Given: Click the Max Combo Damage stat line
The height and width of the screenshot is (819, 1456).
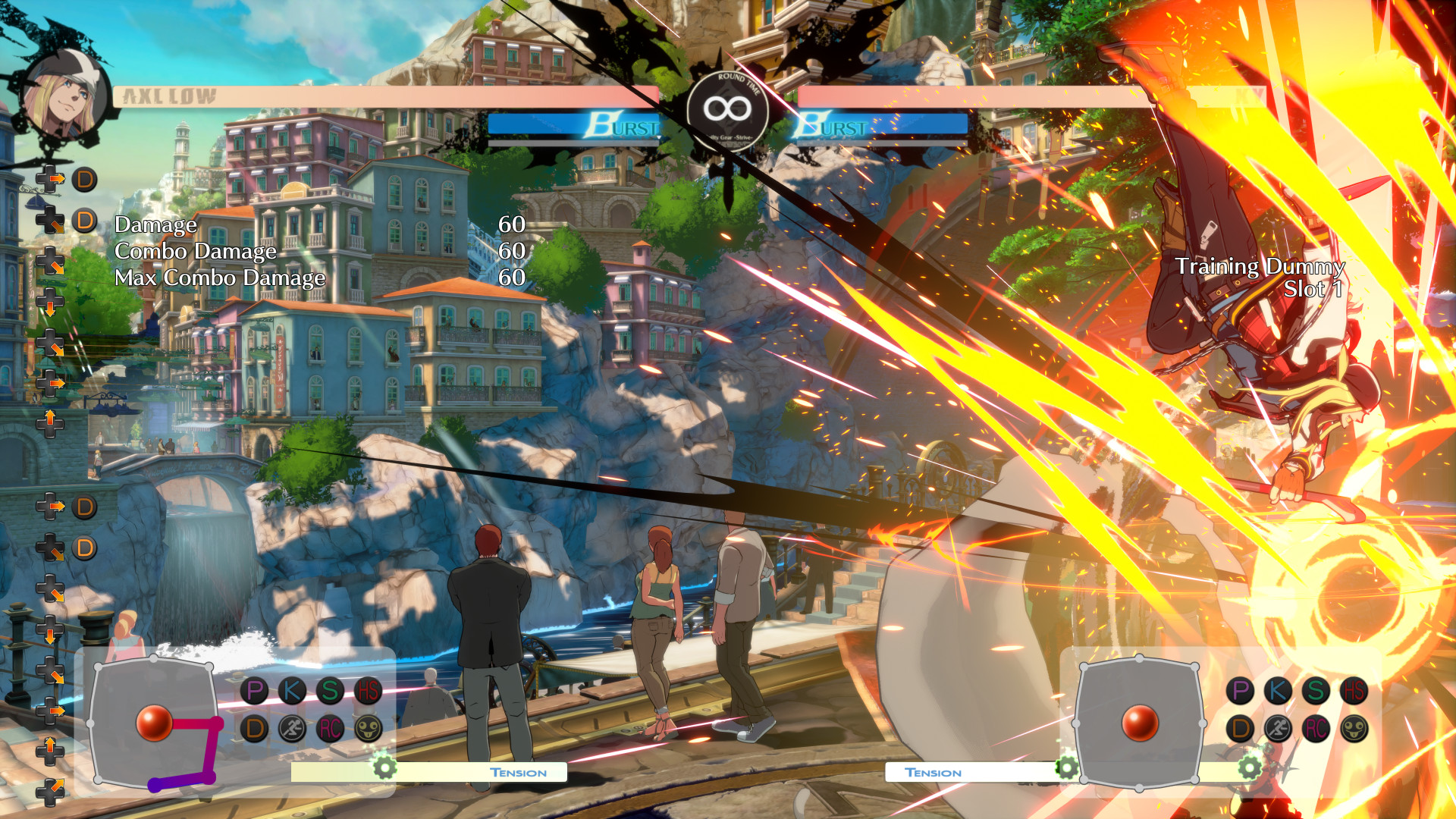Looking at the screenshot, I should click(219, 278).
